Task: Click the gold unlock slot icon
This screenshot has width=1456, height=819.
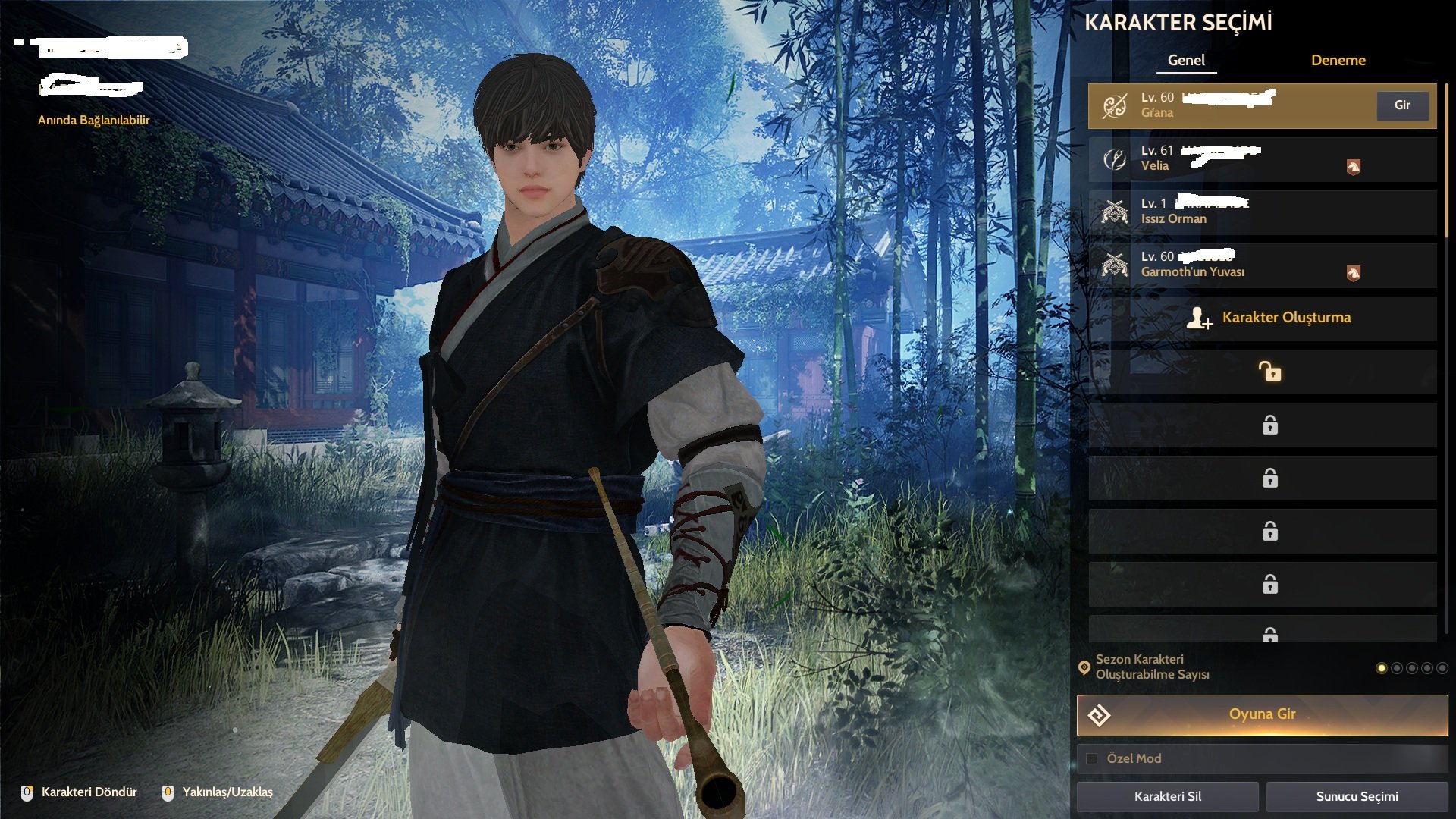Action: point(1269,372)
